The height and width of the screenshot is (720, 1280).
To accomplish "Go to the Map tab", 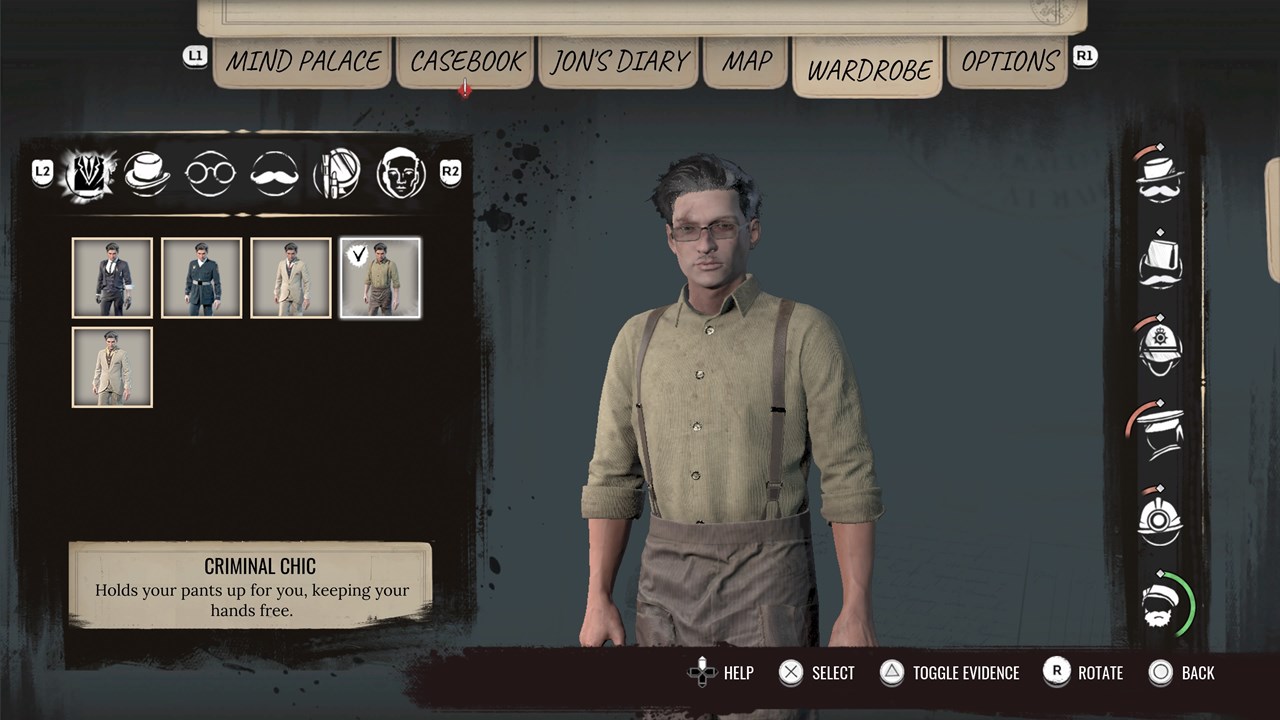I will pos(747,61).
